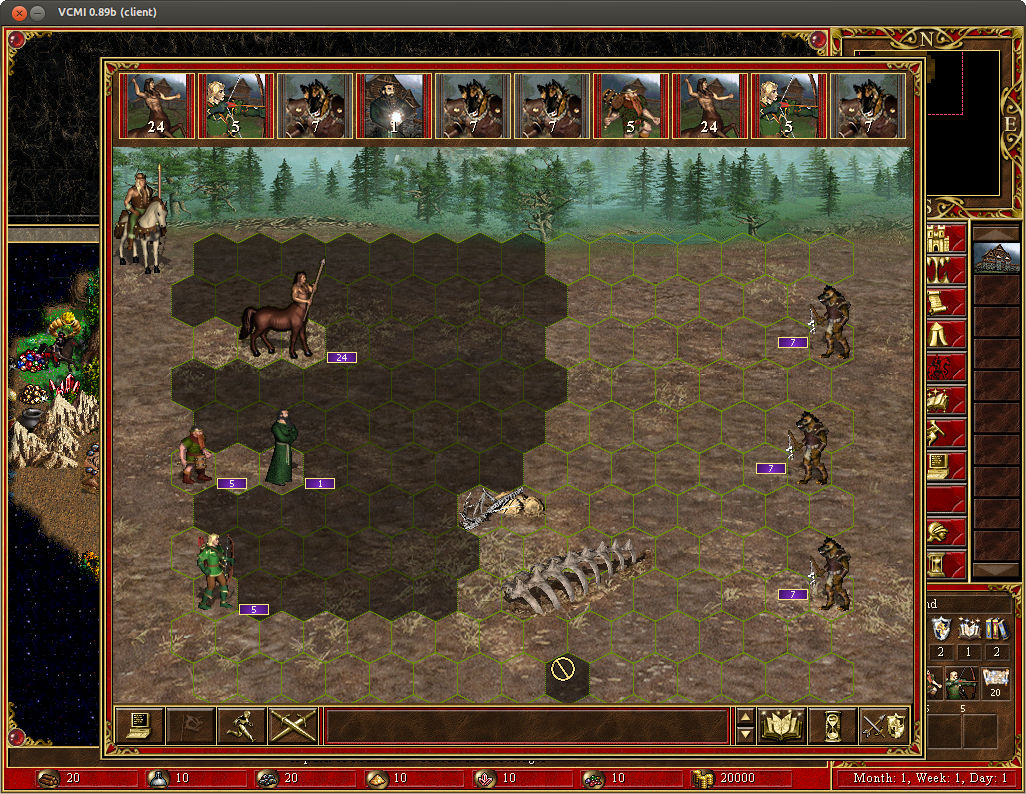
Task: Toggle auto-combat with the crossed swords button
Action: point(293,725)
